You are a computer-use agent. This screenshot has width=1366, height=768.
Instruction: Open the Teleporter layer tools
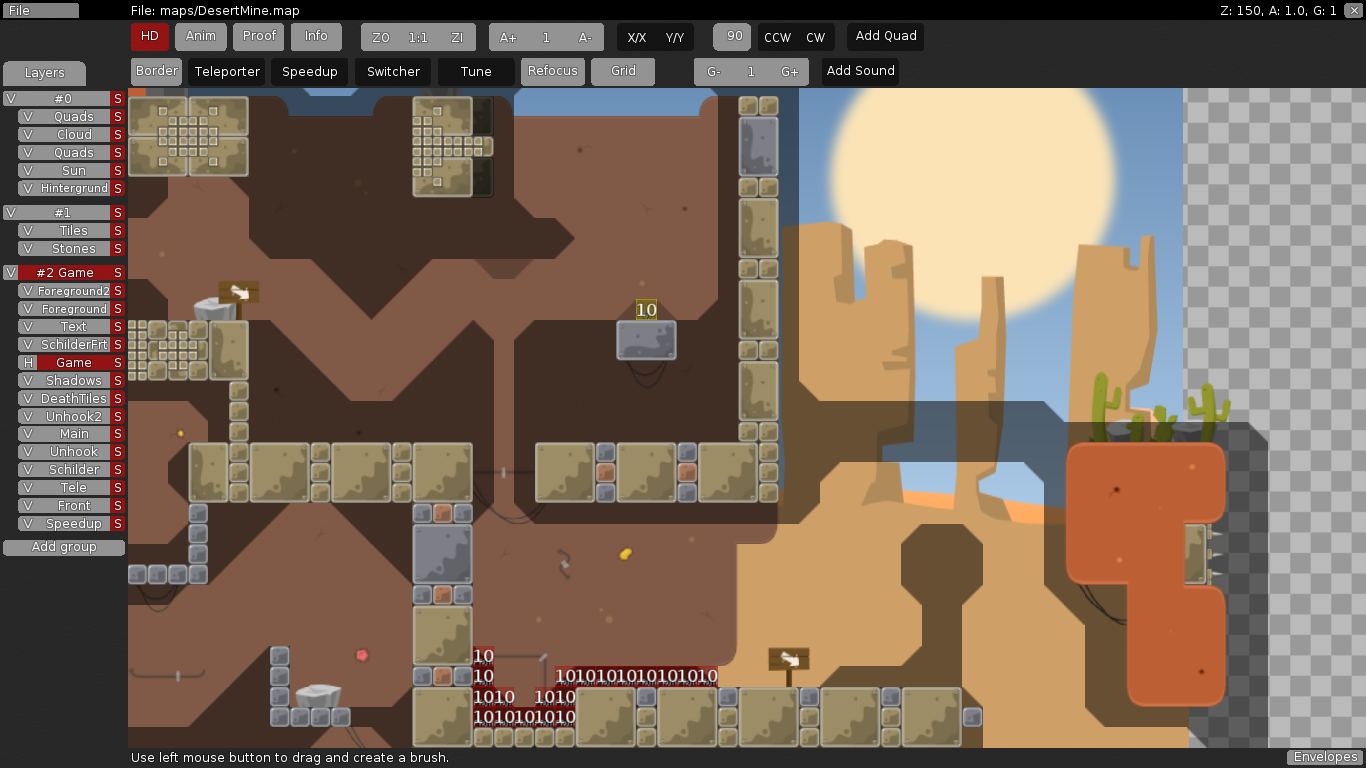[x=226, y=71]
